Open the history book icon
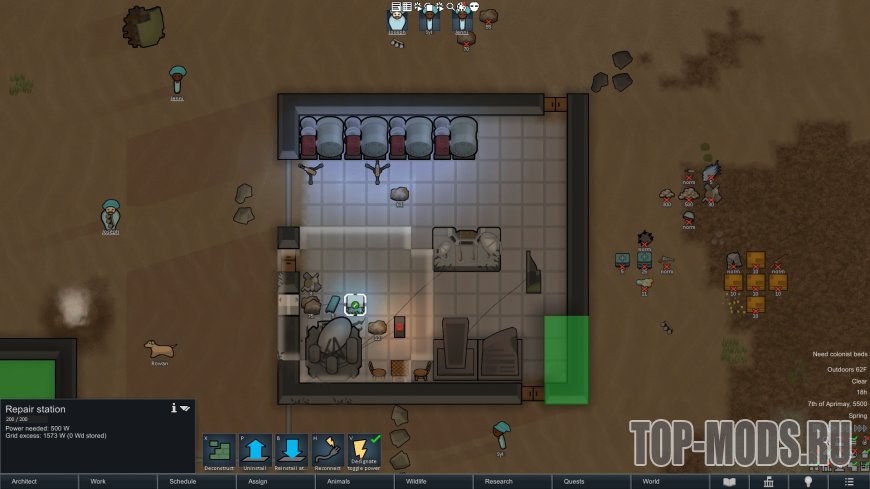This screenshot has height=489, width=870. (x=729, y=481)
